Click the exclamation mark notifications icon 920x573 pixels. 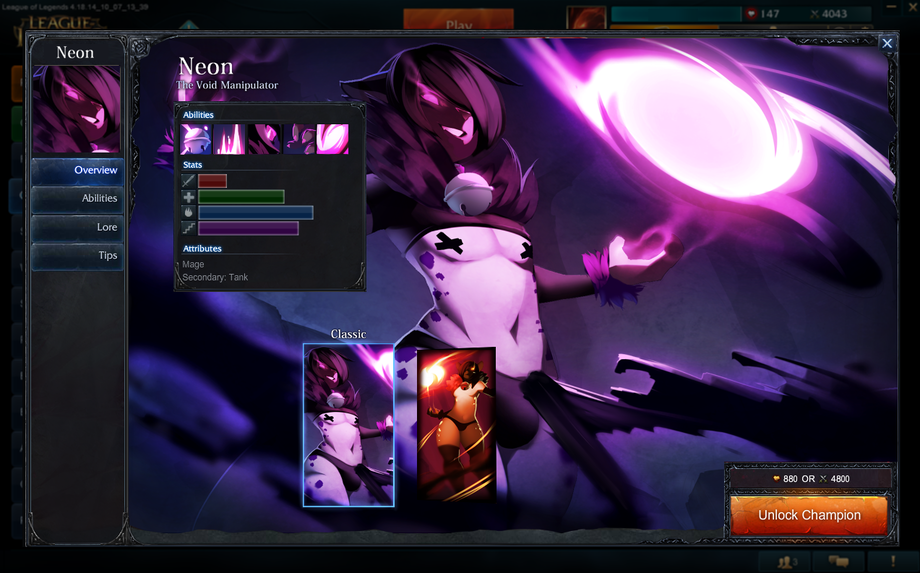[x=892, y=562]
